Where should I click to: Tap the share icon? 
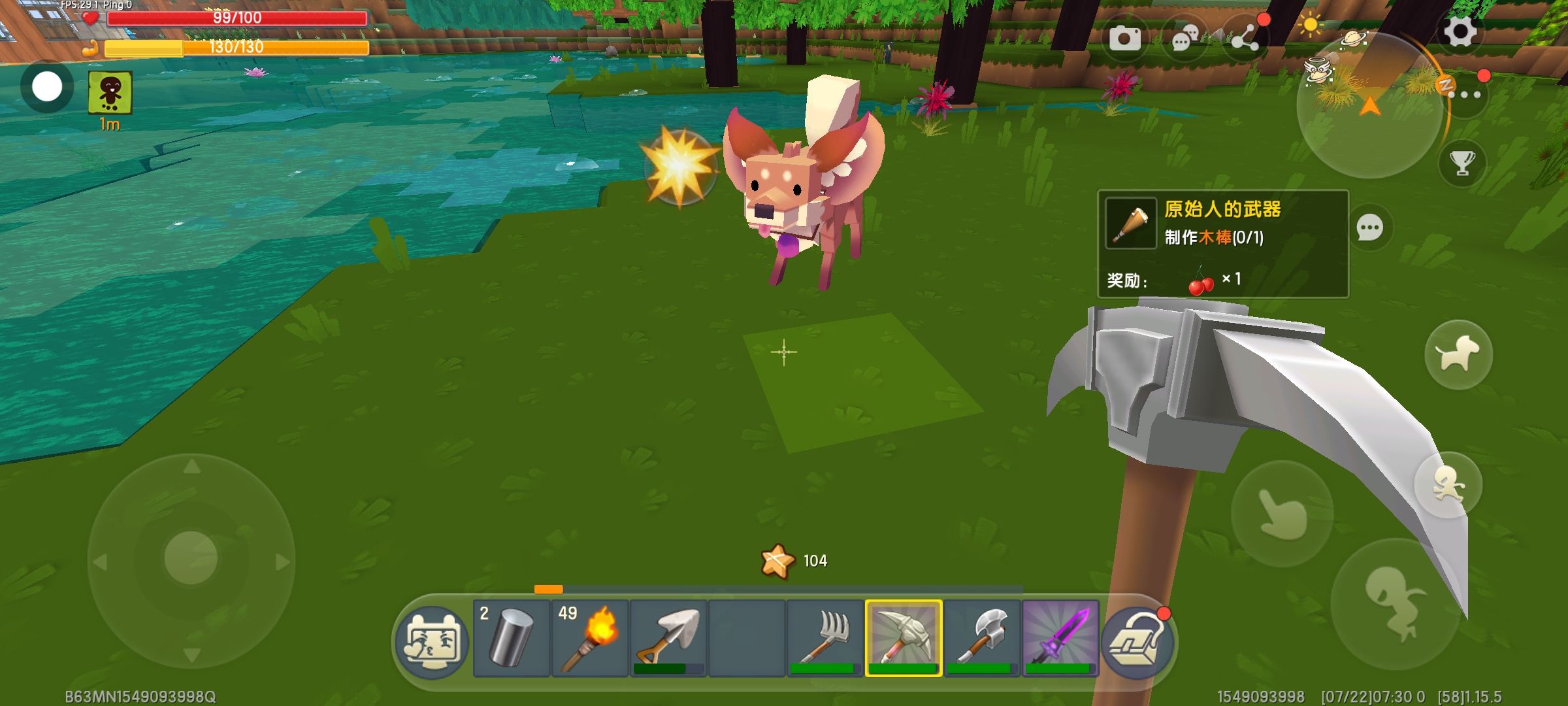1245,39
